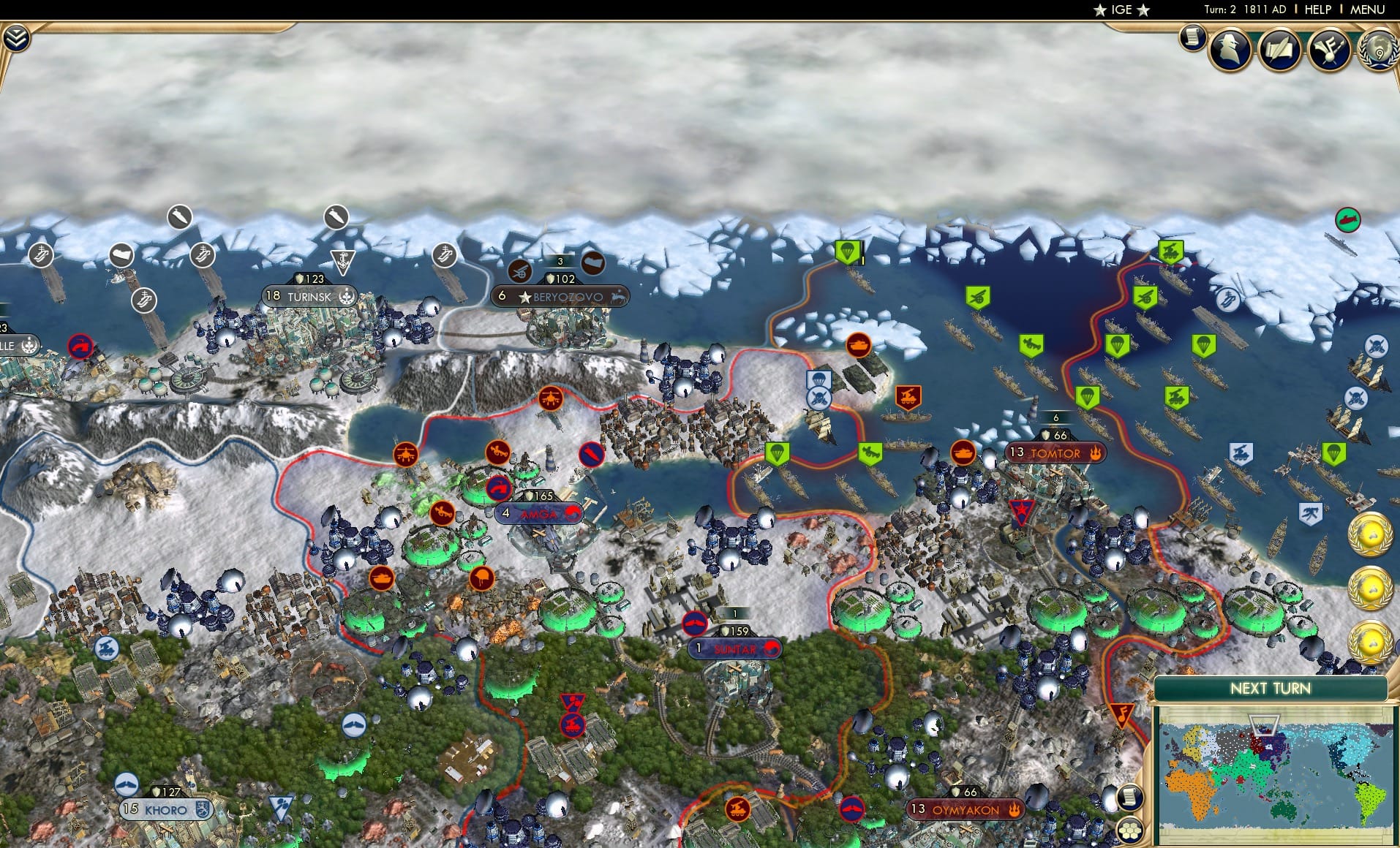1400x848 pixels.
Task: Open the IGE editor at the top
Action: point(1121,10)
